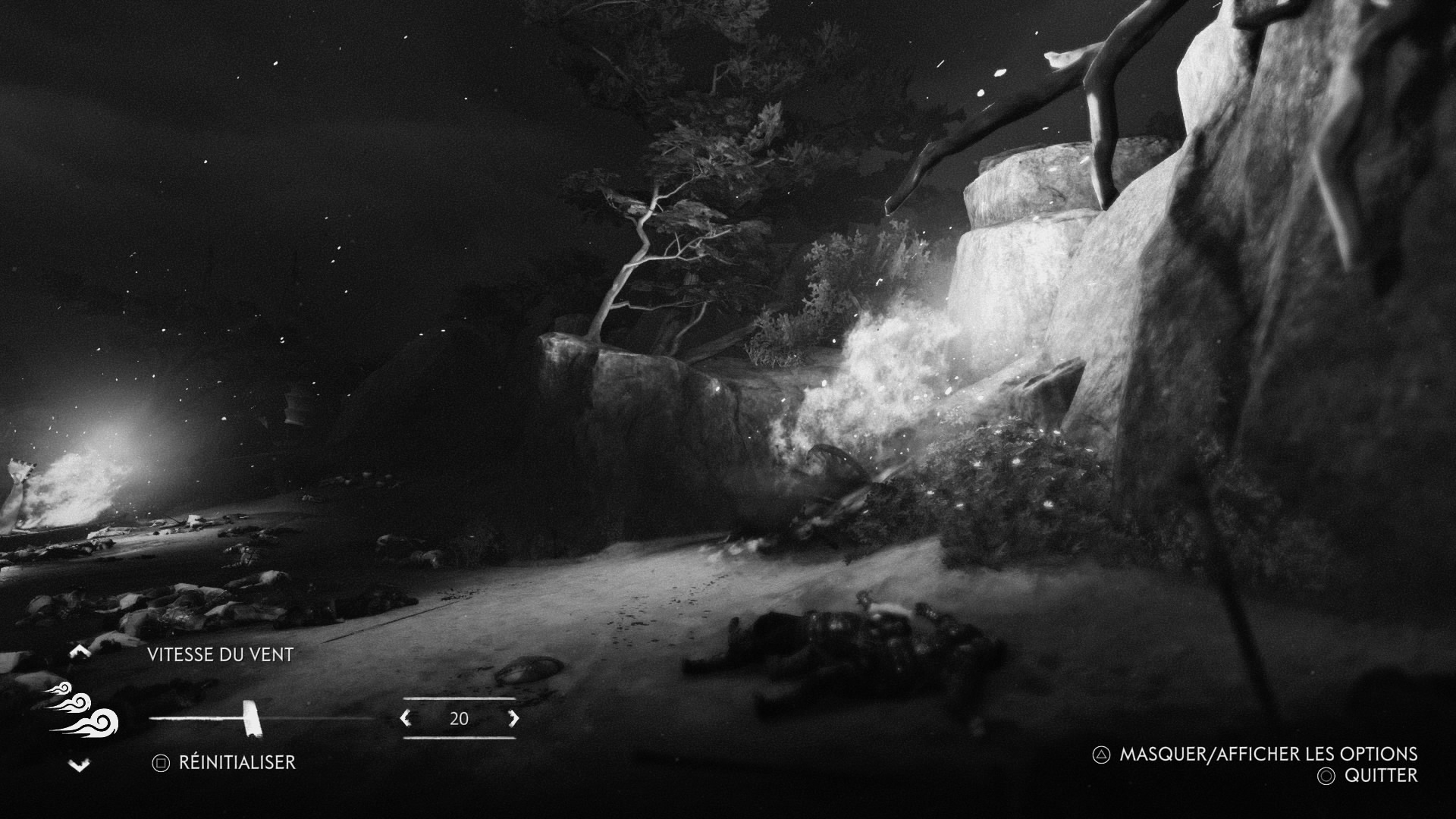Toggle Masquer/Afficher les options
The height and width of the screenshot is (819, 1456).
coord(1256,754)
